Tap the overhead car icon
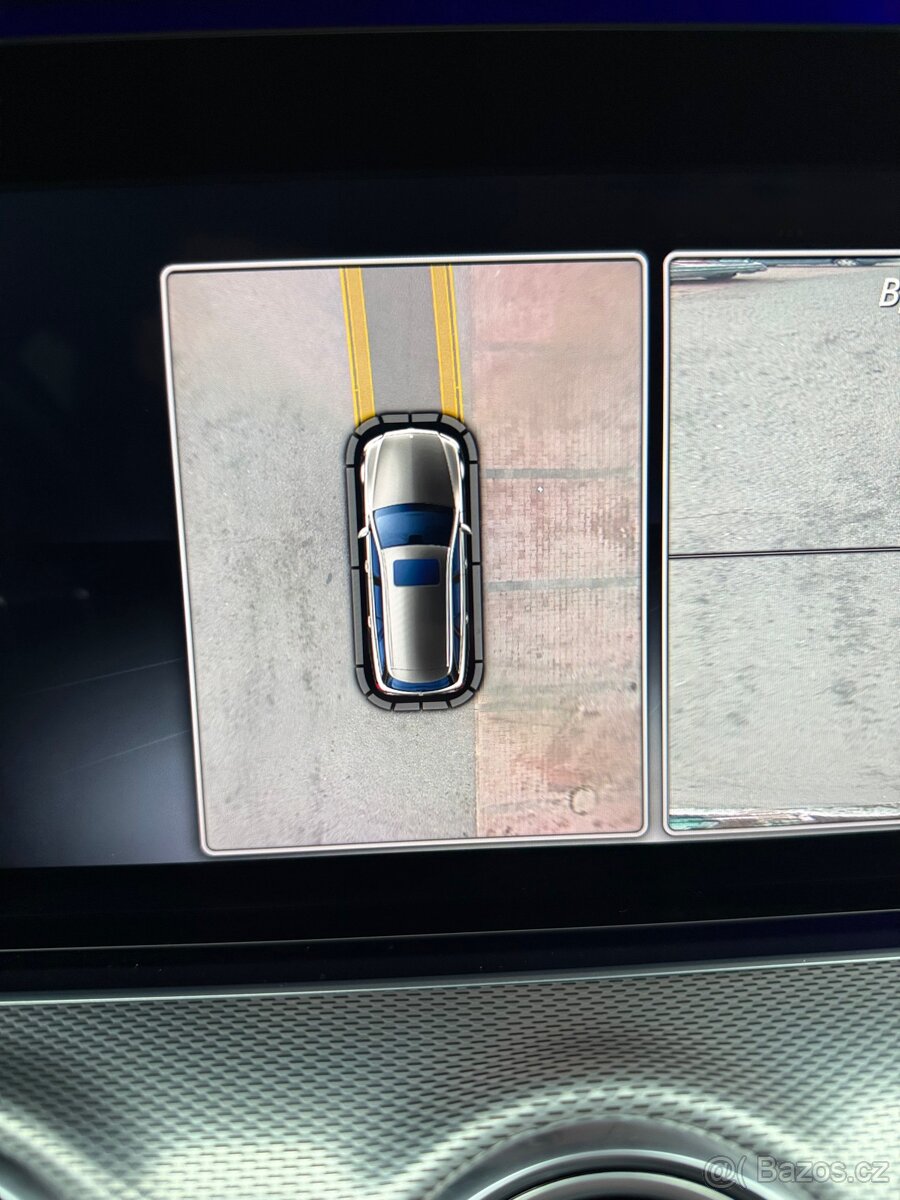900x1200 pixels. [x=415, y=560]
